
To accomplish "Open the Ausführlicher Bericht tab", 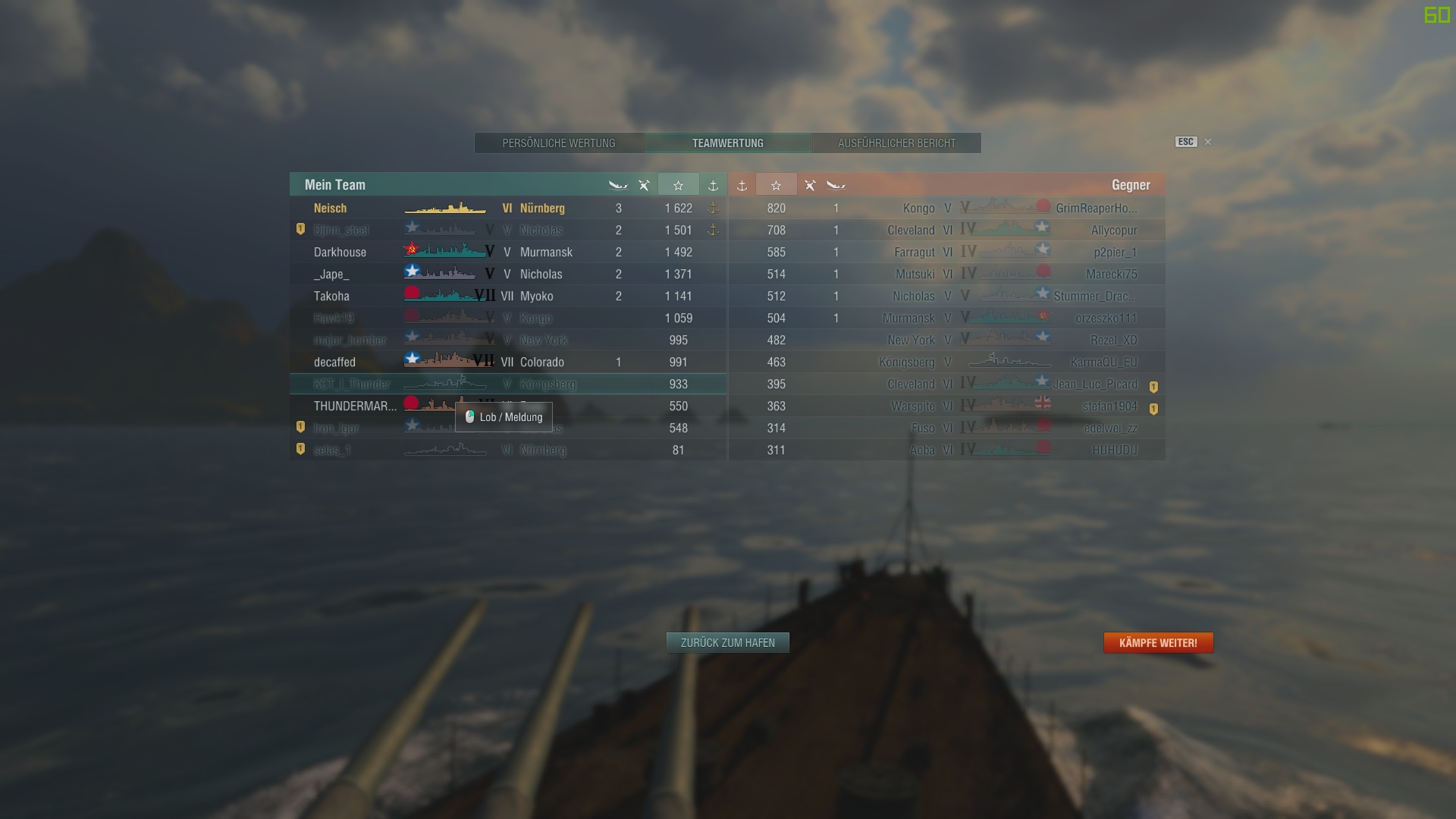I will 896,143.
